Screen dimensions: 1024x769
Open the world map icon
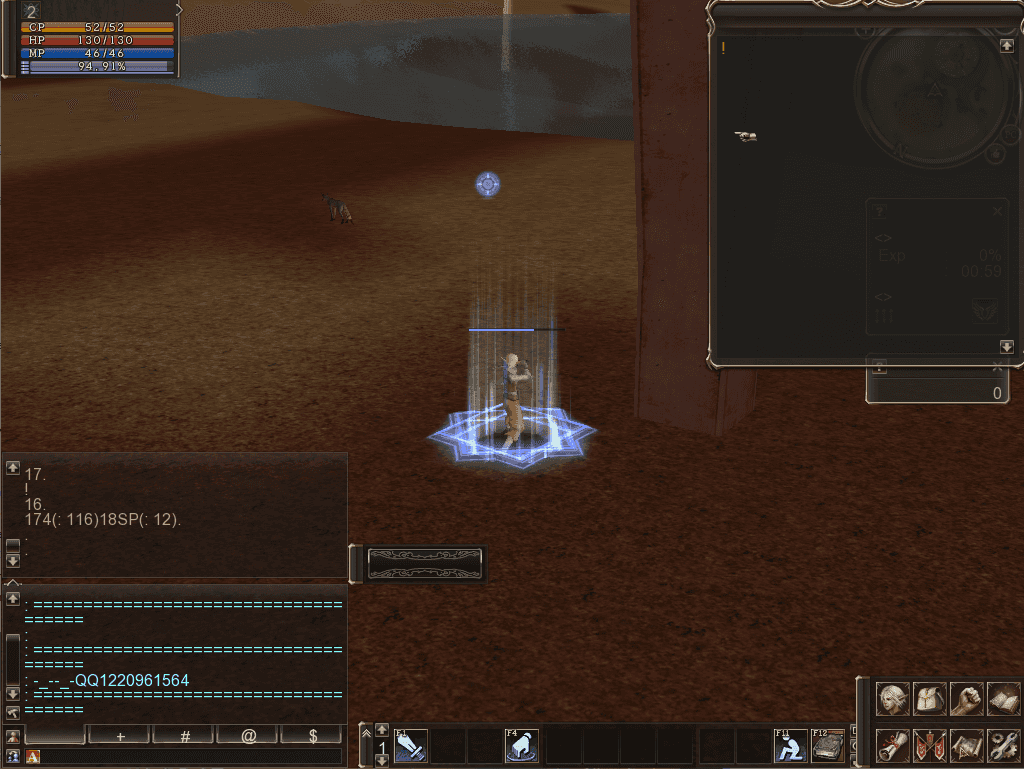[967, 745]
